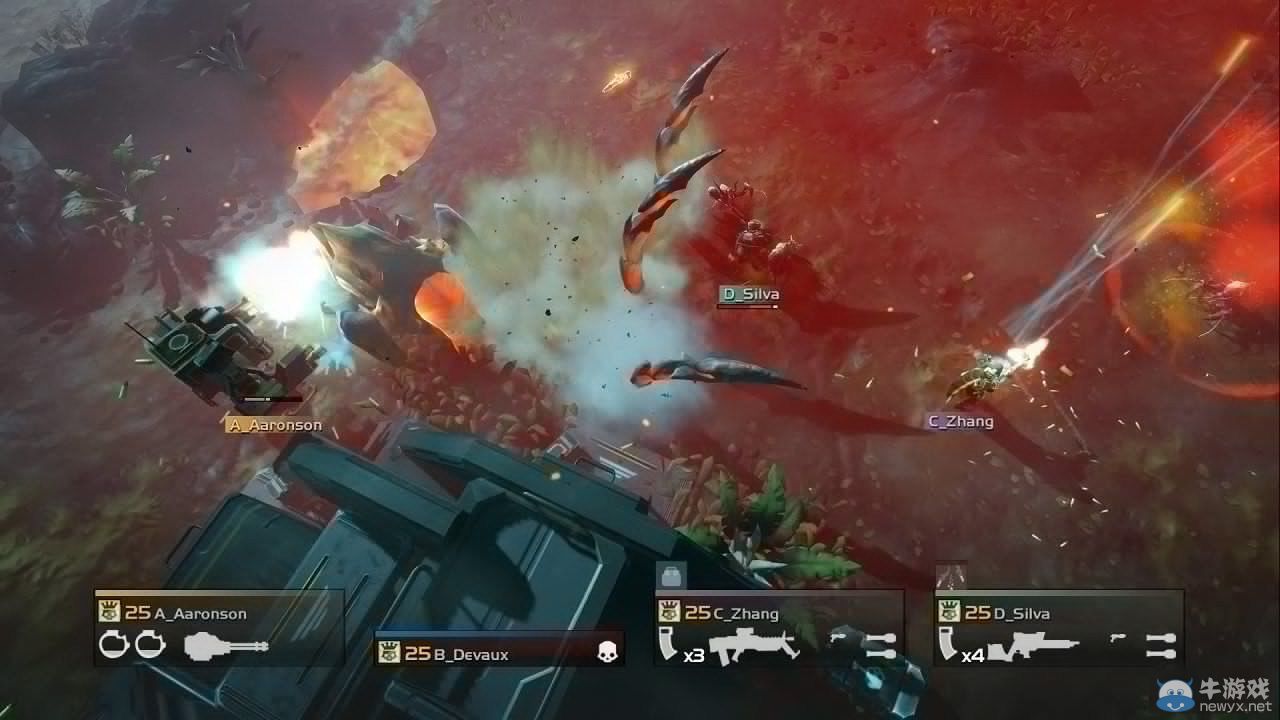Click C_Zhang's sidearm pistol icon
Viewport: 1280px width, 720px height.
coord(838,638)
